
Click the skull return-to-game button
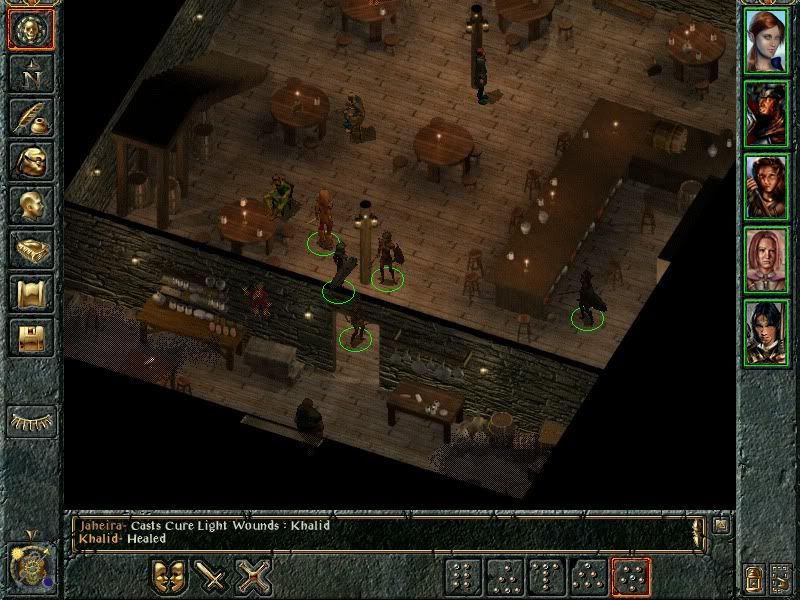[x=31, y=29]
